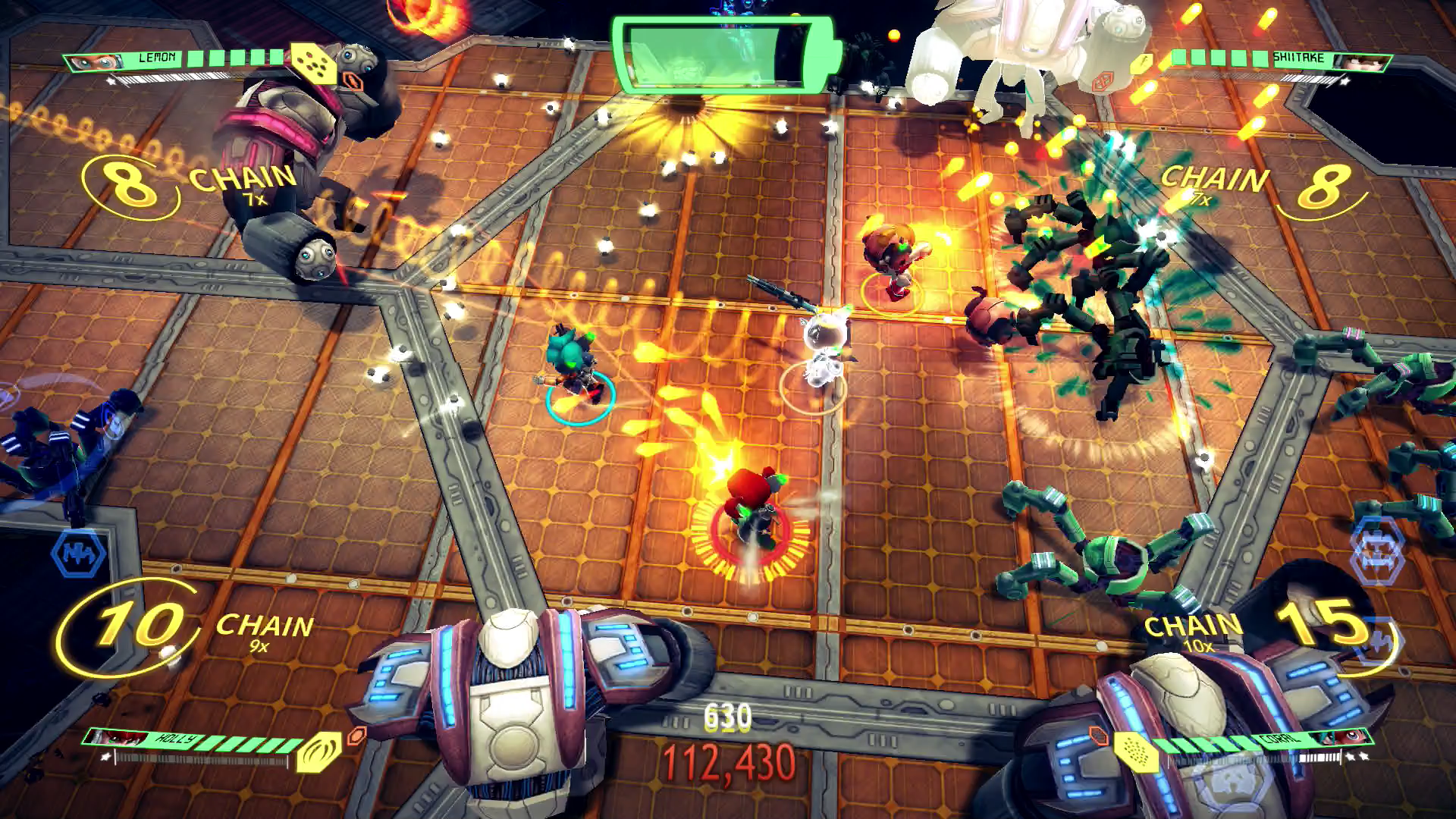Click Coral's dotted yellow weapon icon
1456x819 pixels.
[1135, 751]
